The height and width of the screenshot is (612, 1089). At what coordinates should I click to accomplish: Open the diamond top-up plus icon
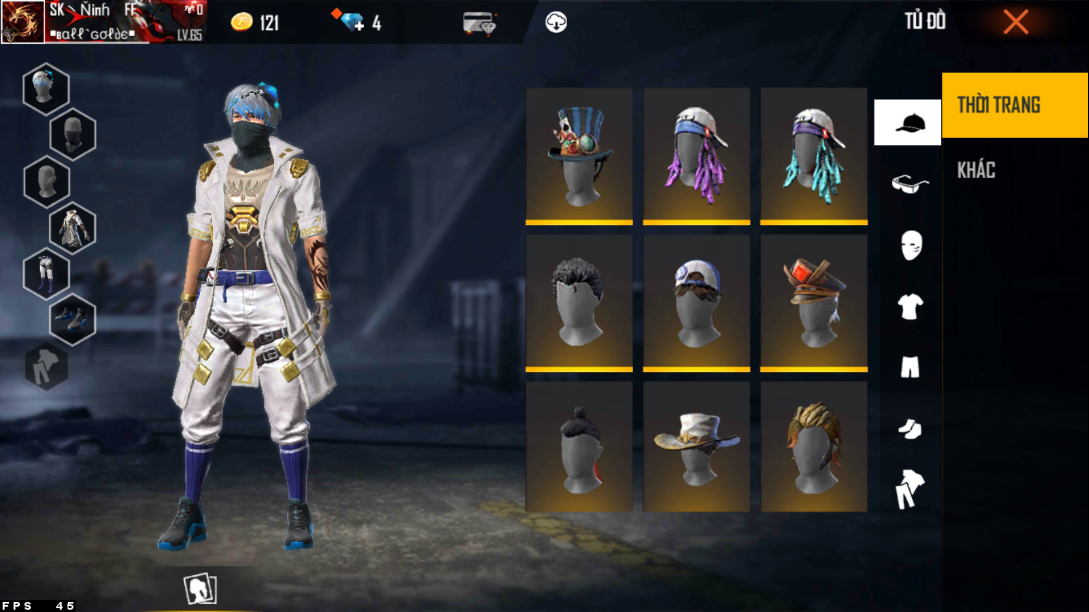pos(353,22)
